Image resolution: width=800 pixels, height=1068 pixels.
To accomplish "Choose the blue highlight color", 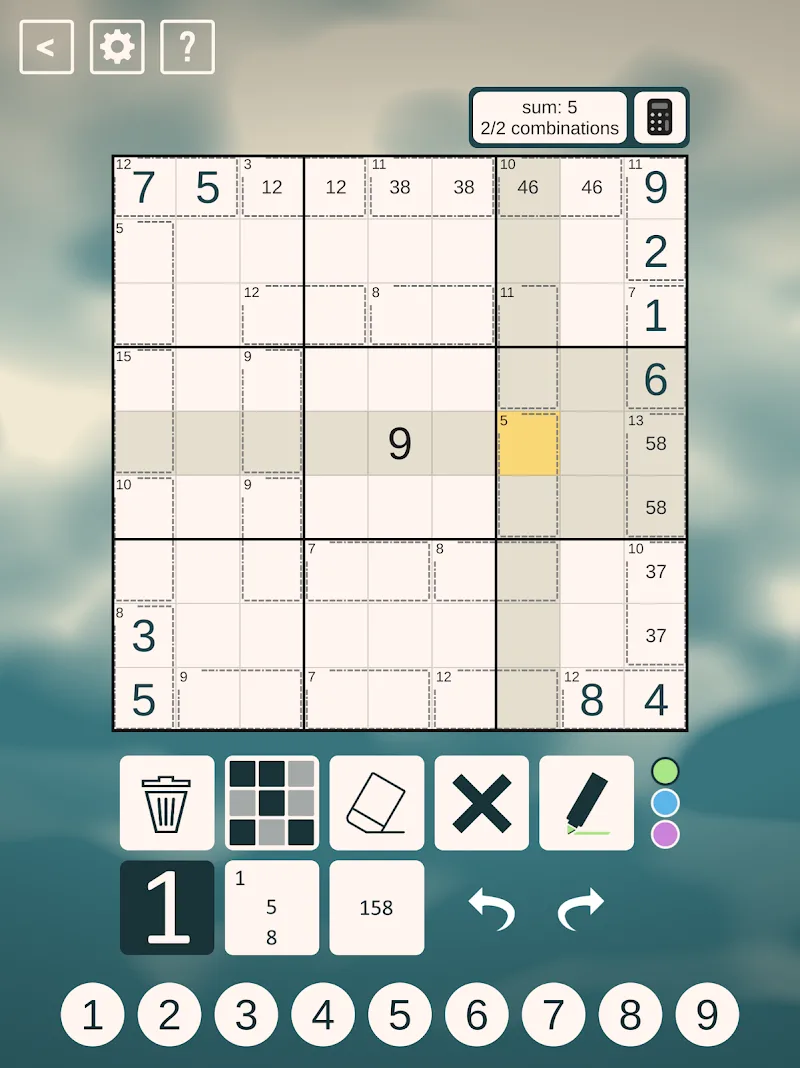I will point(665,803).
